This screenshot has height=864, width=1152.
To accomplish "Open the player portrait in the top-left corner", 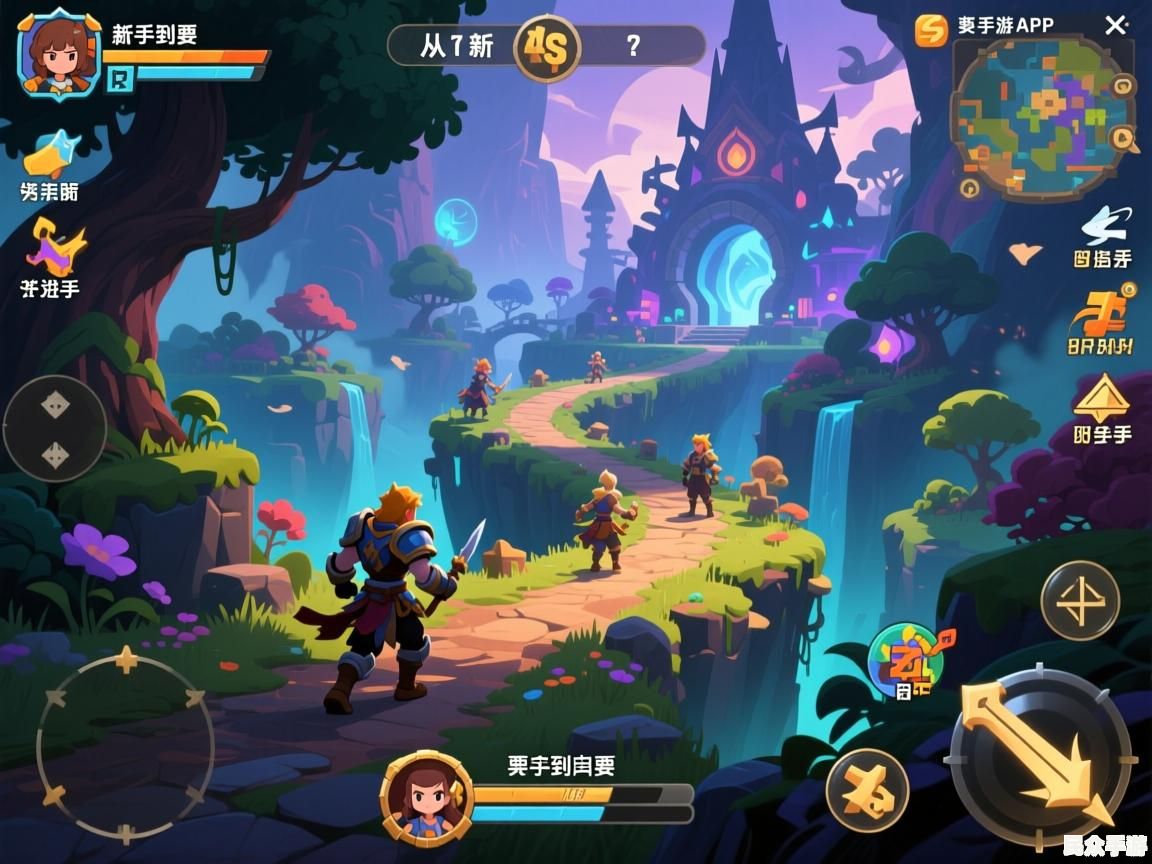I will click(59, 53).
